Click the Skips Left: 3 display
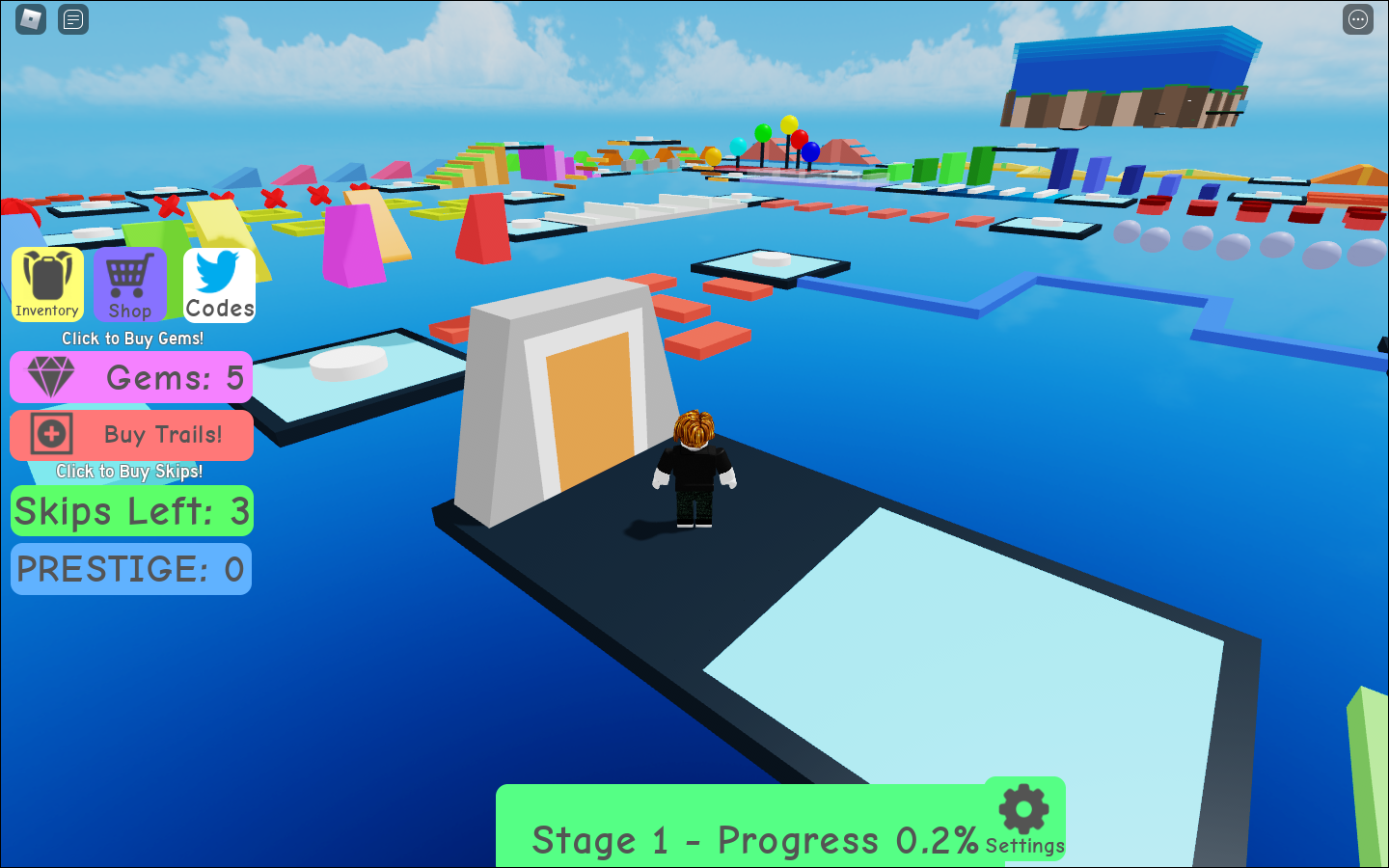Image resolution: width=1389 pixels, height=868 pixels. pos(131,511)
